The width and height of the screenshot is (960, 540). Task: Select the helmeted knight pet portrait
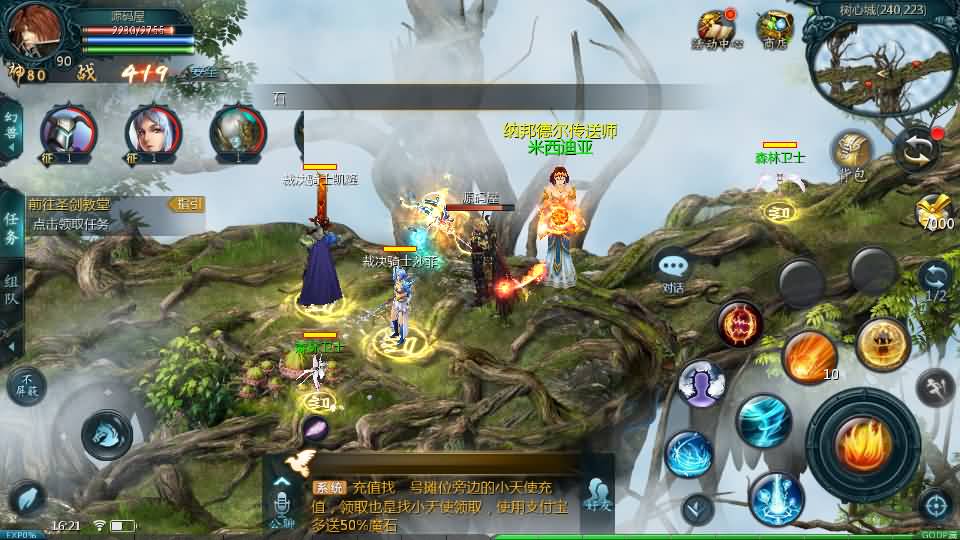[x=68, y=133]
